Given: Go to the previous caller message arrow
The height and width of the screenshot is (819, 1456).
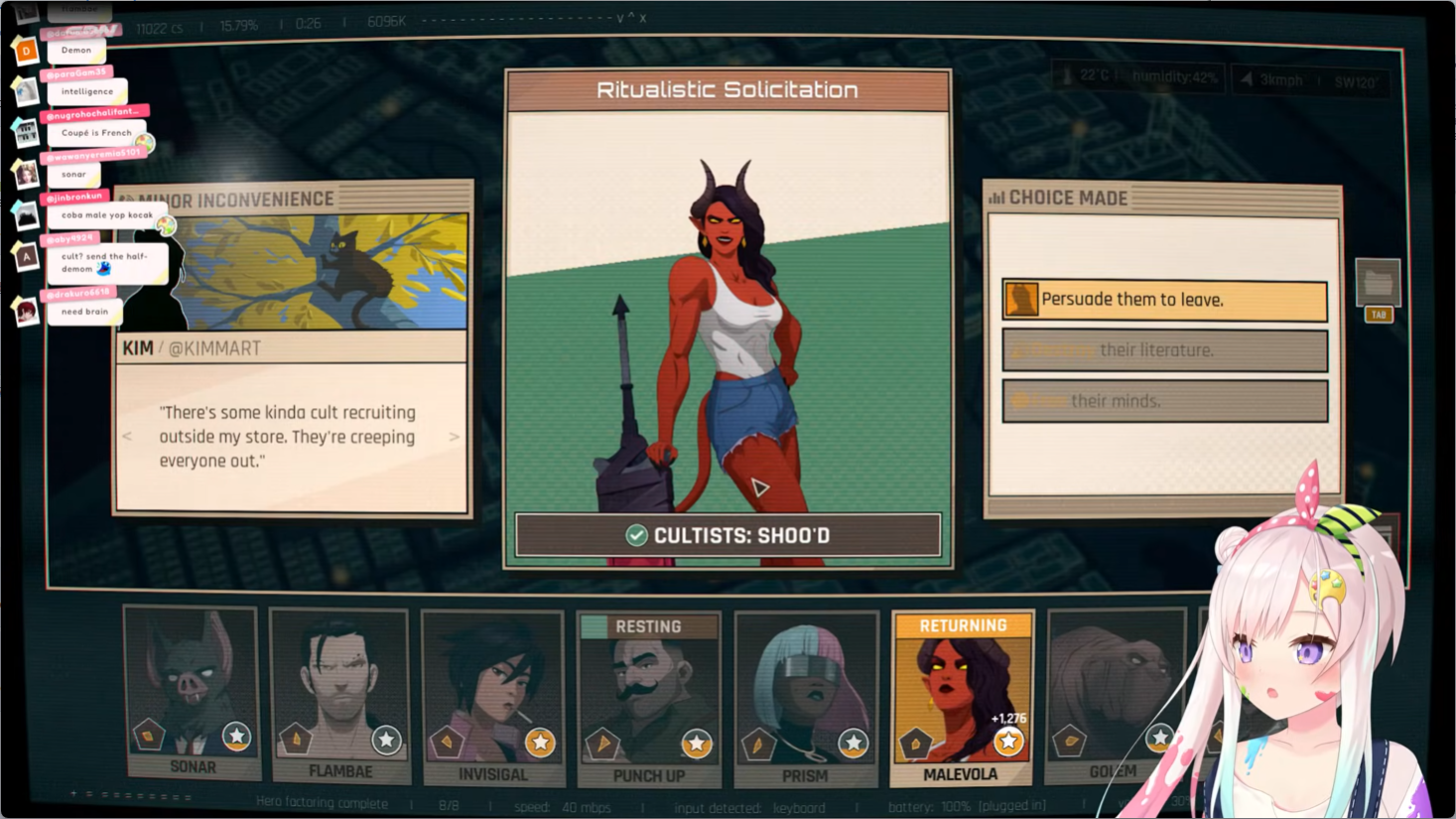Looking at the screenshot, I should click(127, 437).
